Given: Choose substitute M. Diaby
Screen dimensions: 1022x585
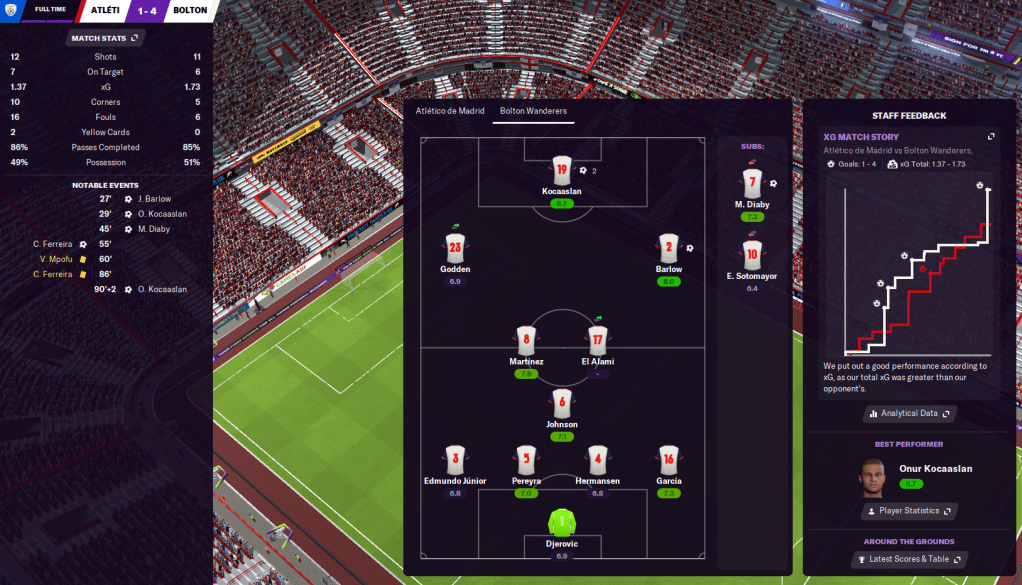Looking at the screenshot, I should coord(752,184).
